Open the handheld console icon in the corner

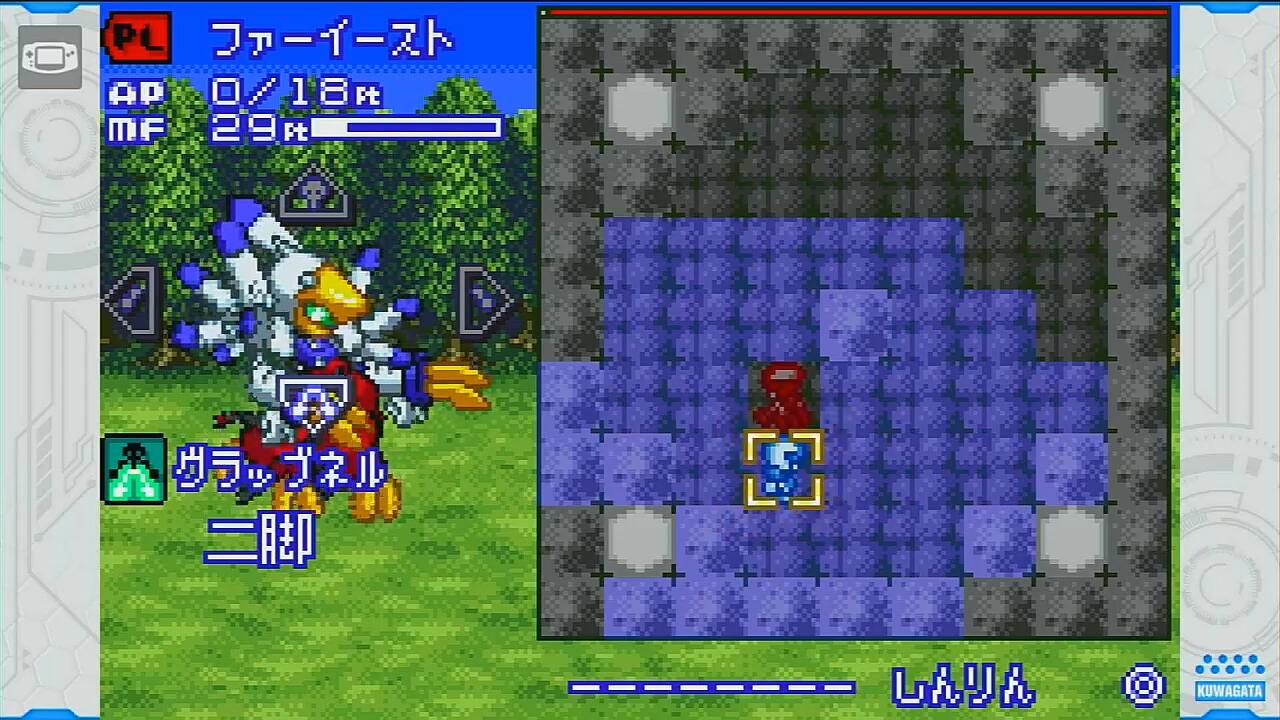point(50,56)
